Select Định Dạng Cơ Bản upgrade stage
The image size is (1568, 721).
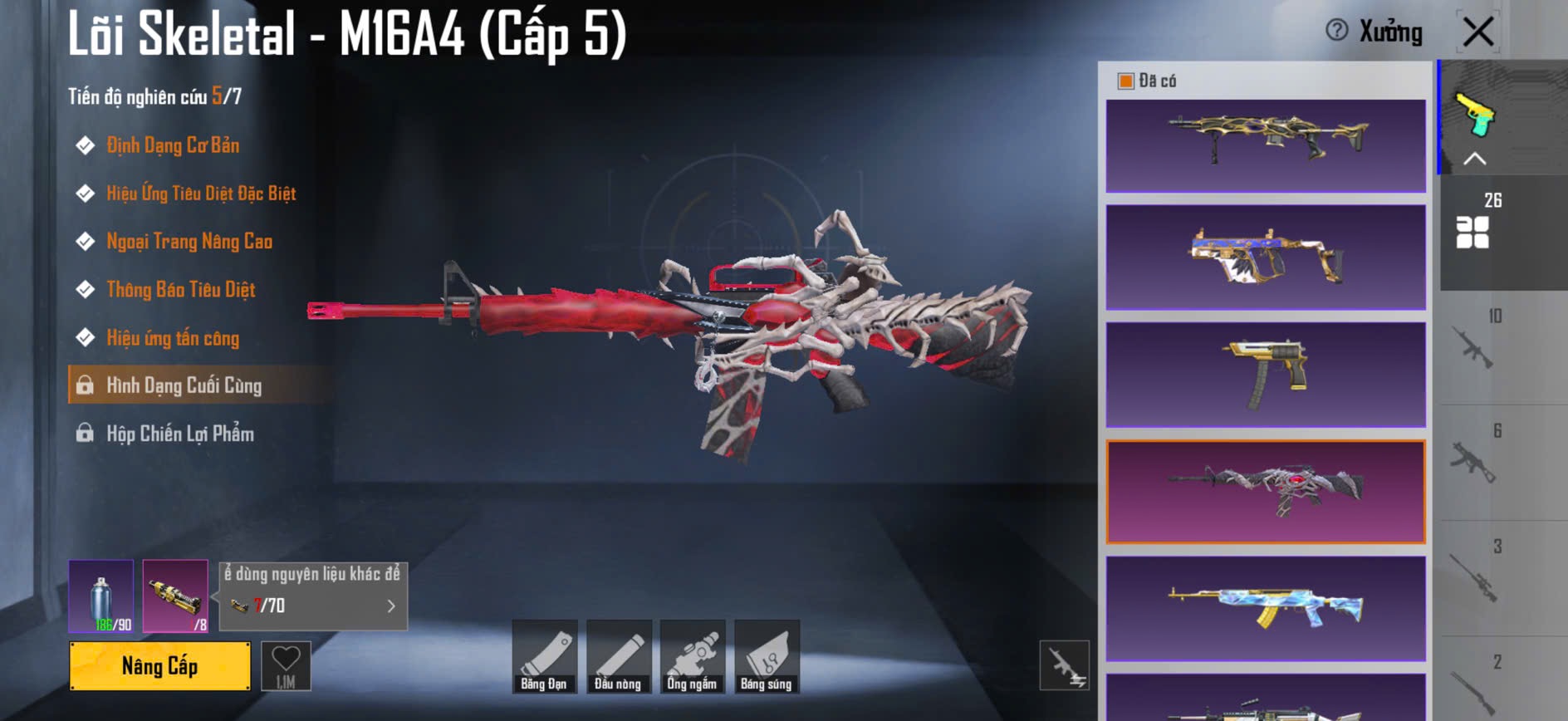(173, 145)
